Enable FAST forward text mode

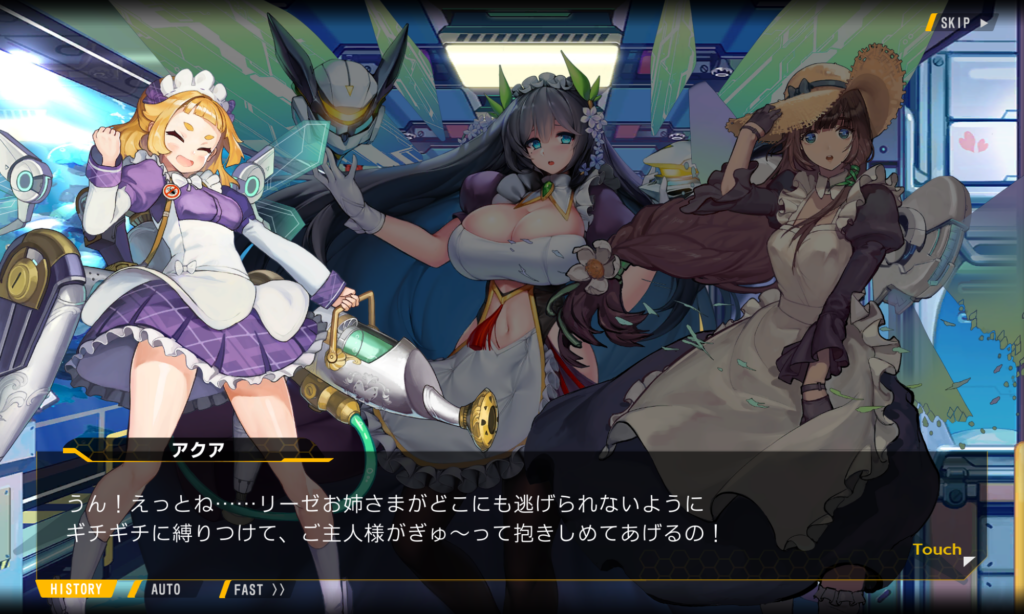258,589
